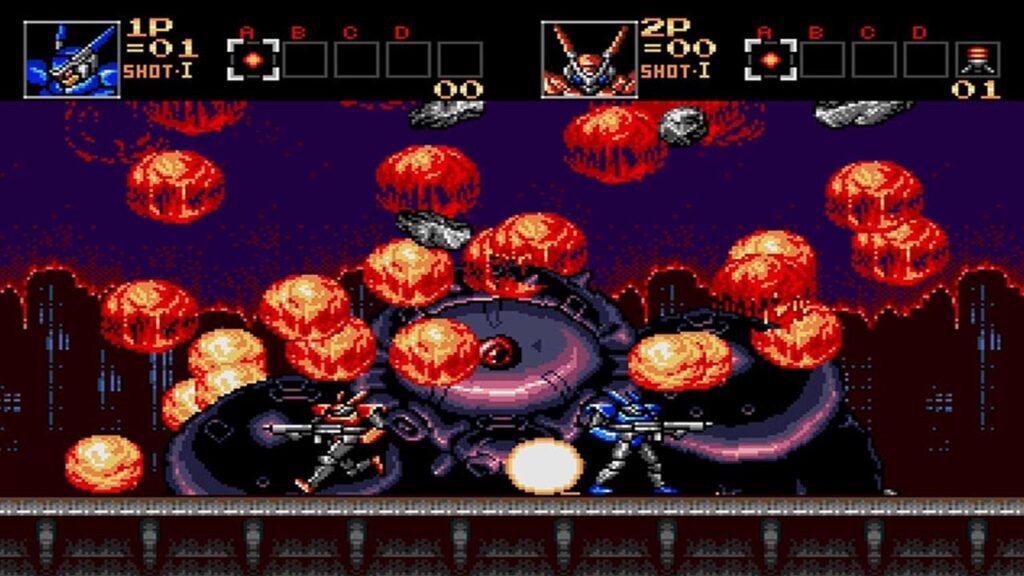Select player one's empty weapon slot D
Image resolution: width=1024 pixels, height=576 pixels.
click(x=409, y=59)
